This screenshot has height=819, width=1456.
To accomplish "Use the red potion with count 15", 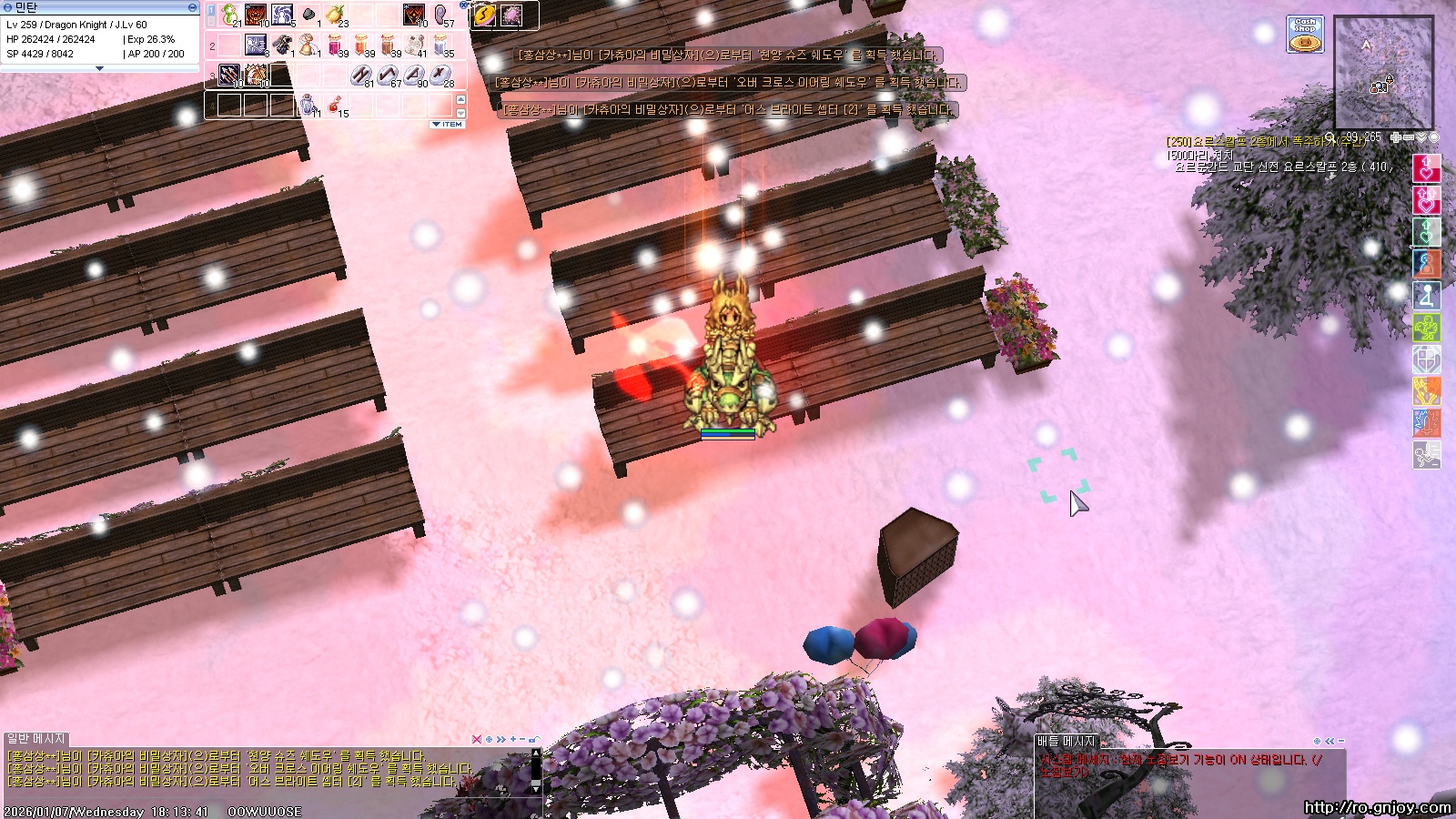I will tap(335, 104).
